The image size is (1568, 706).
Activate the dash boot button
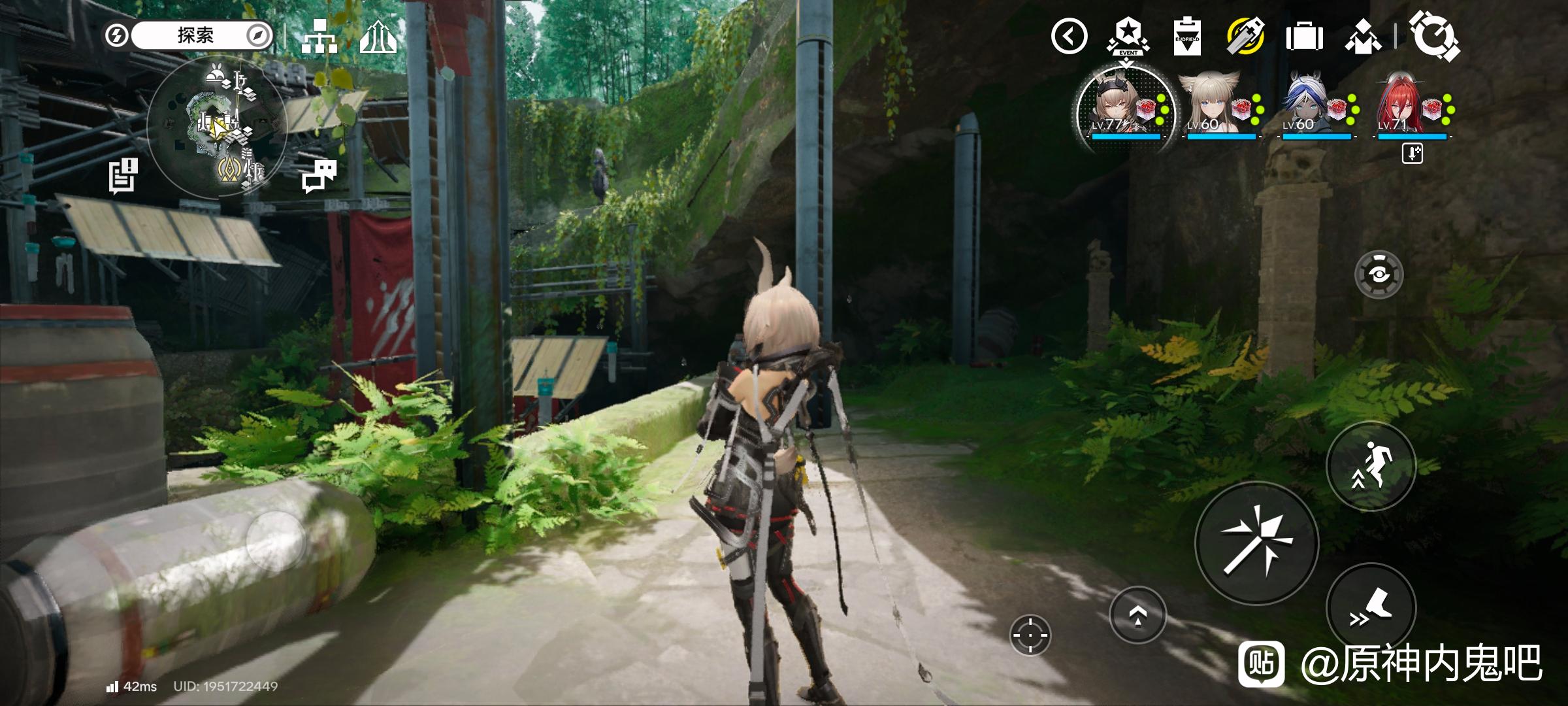click(1371, 608)
